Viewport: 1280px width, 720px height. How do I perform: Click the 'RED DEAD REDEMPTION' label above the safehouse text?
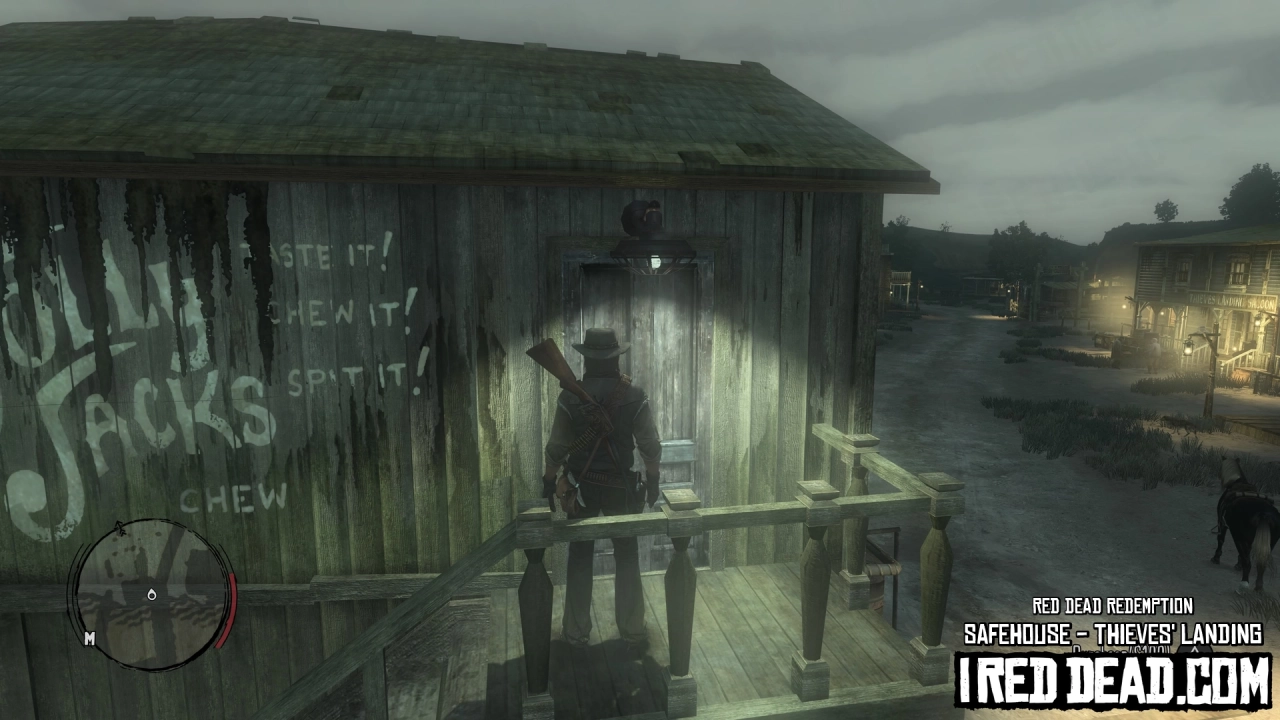pos(1112,605)
